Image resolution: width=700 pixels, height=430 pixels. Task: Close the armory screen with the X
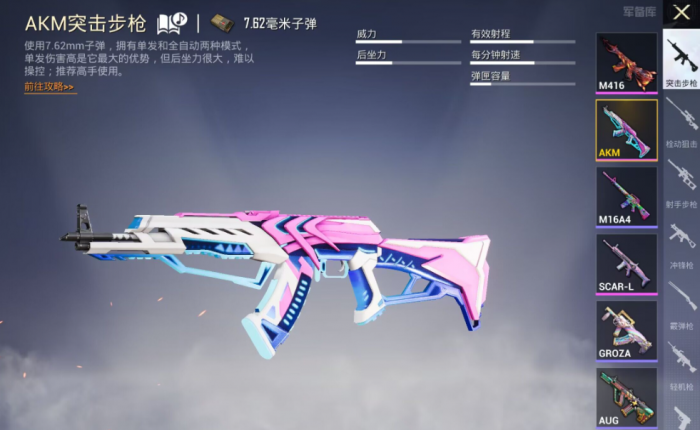[681, 16]
